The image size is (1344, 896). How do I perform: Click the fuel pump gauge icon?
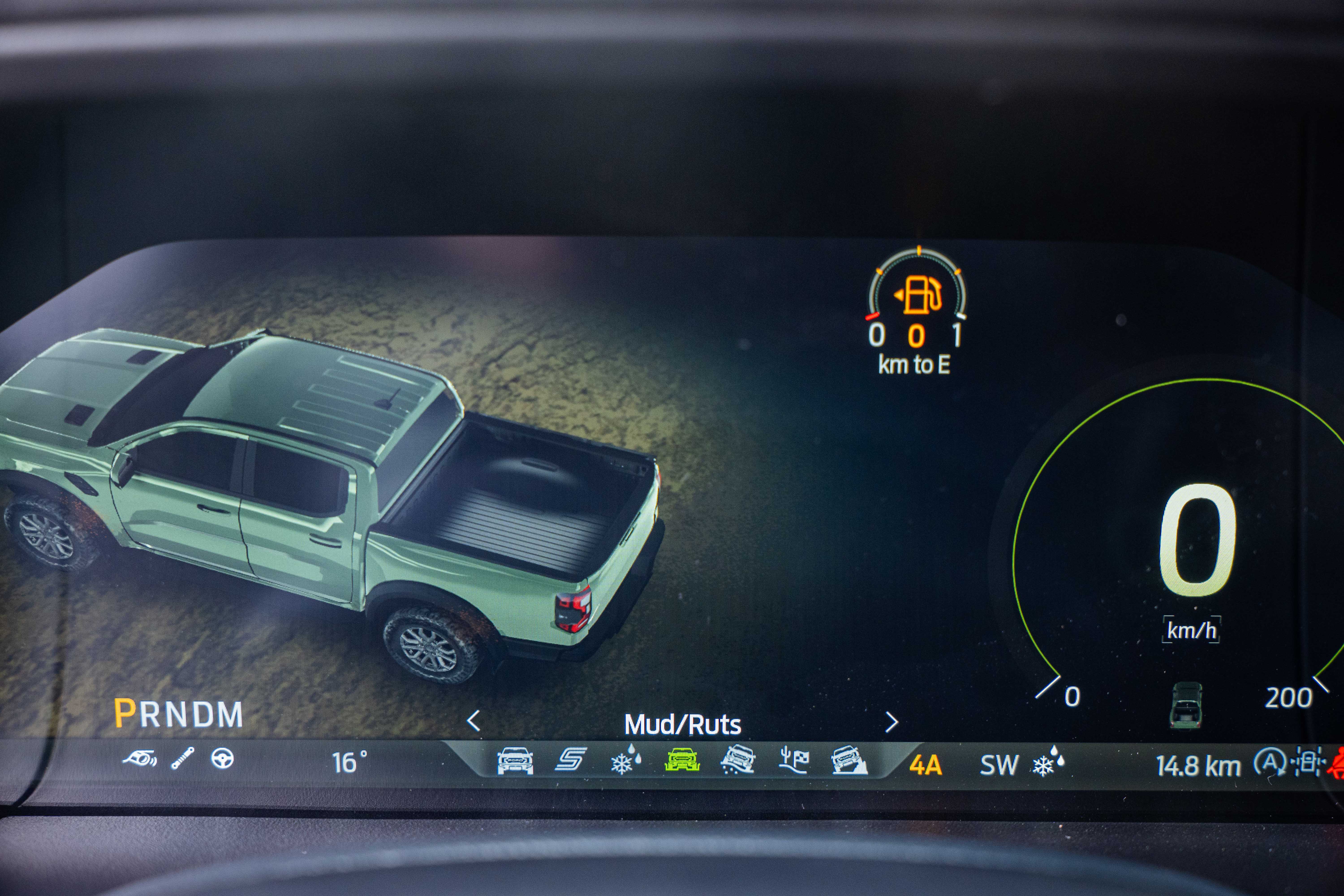[918, 295]
